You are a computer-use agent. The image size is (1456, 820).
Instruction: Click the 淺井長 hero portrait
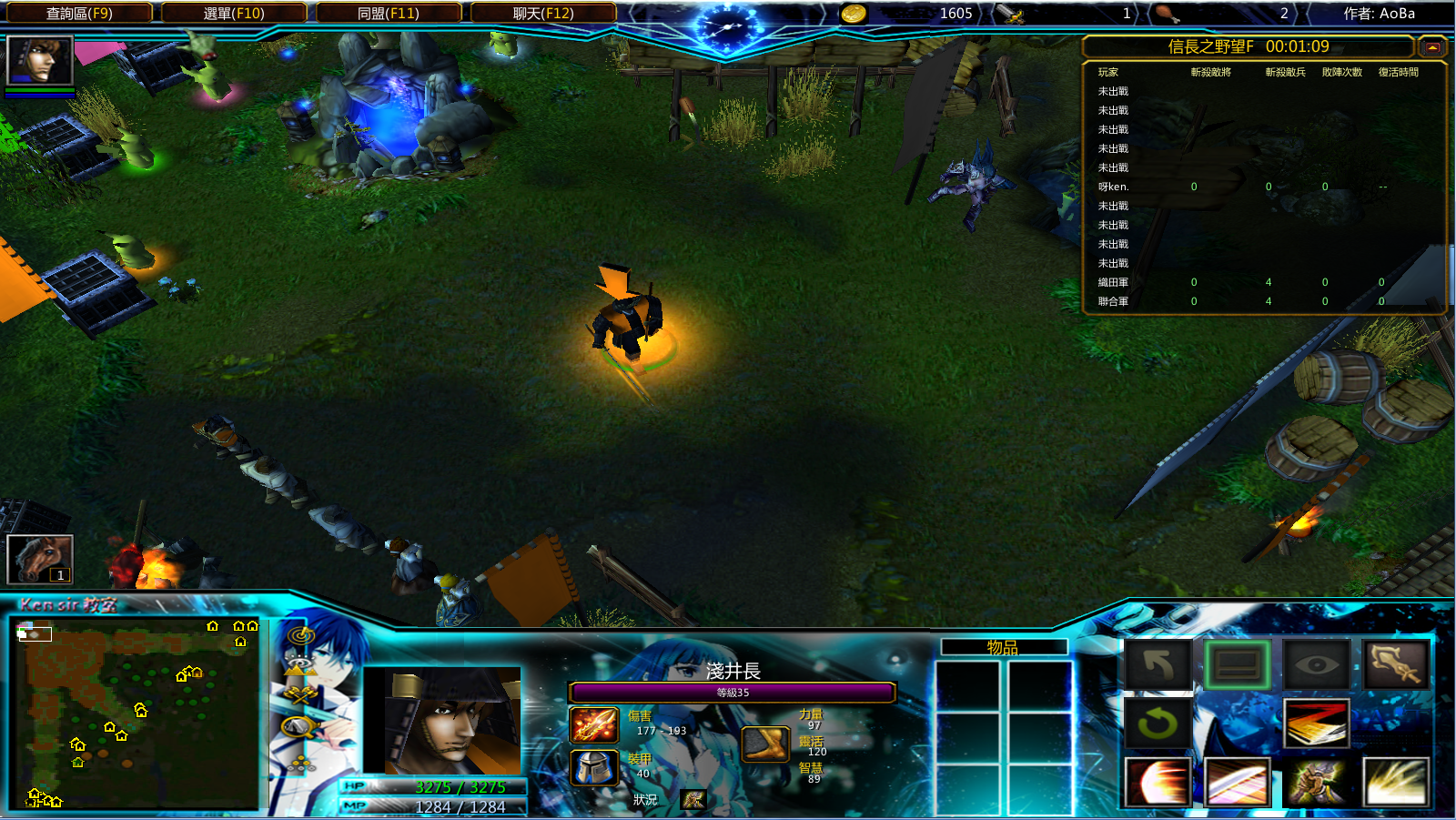pyautogui.click(x=441, y=721)
